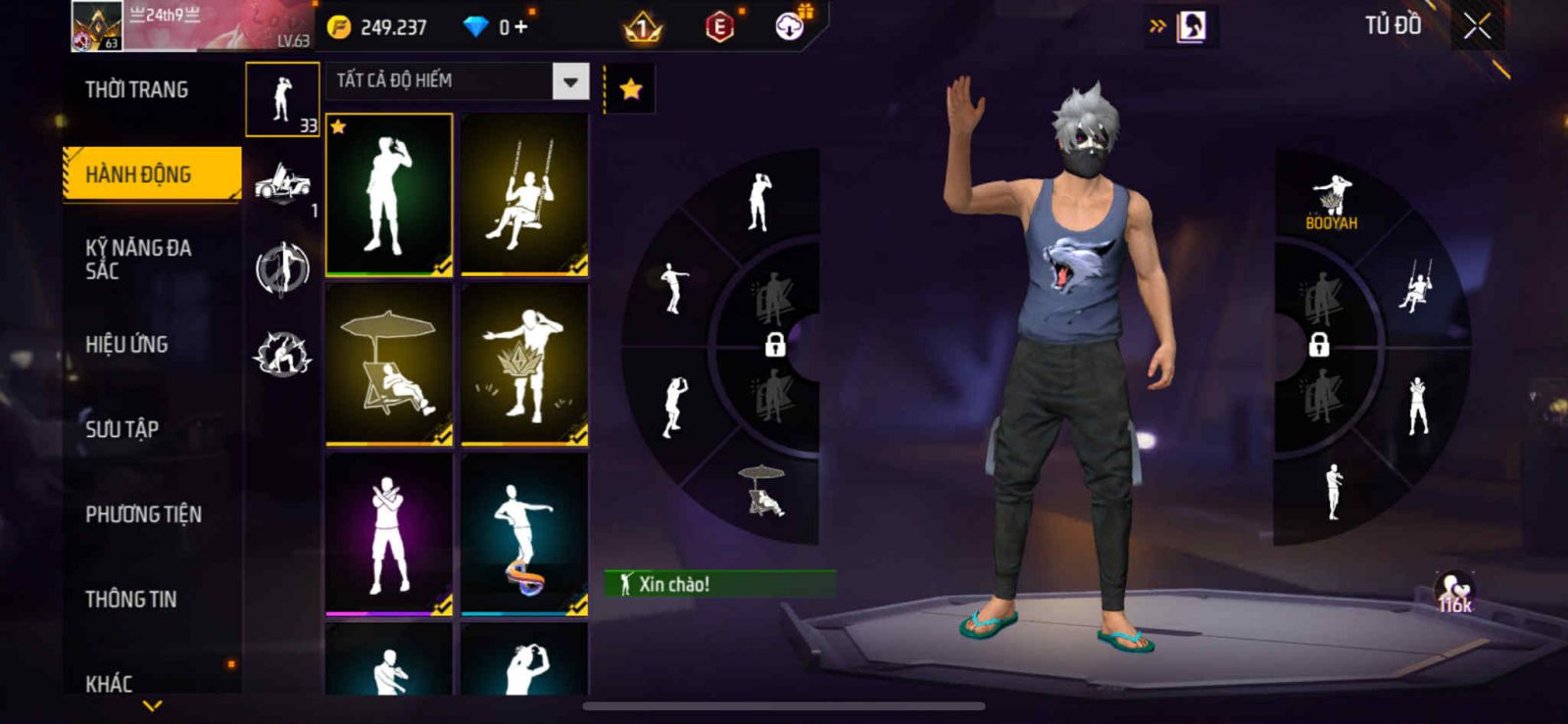The width and height of the screenshot is (1568, 724).
Task: Select the hoverboard emote thumbnail
Action: [524, 534]
